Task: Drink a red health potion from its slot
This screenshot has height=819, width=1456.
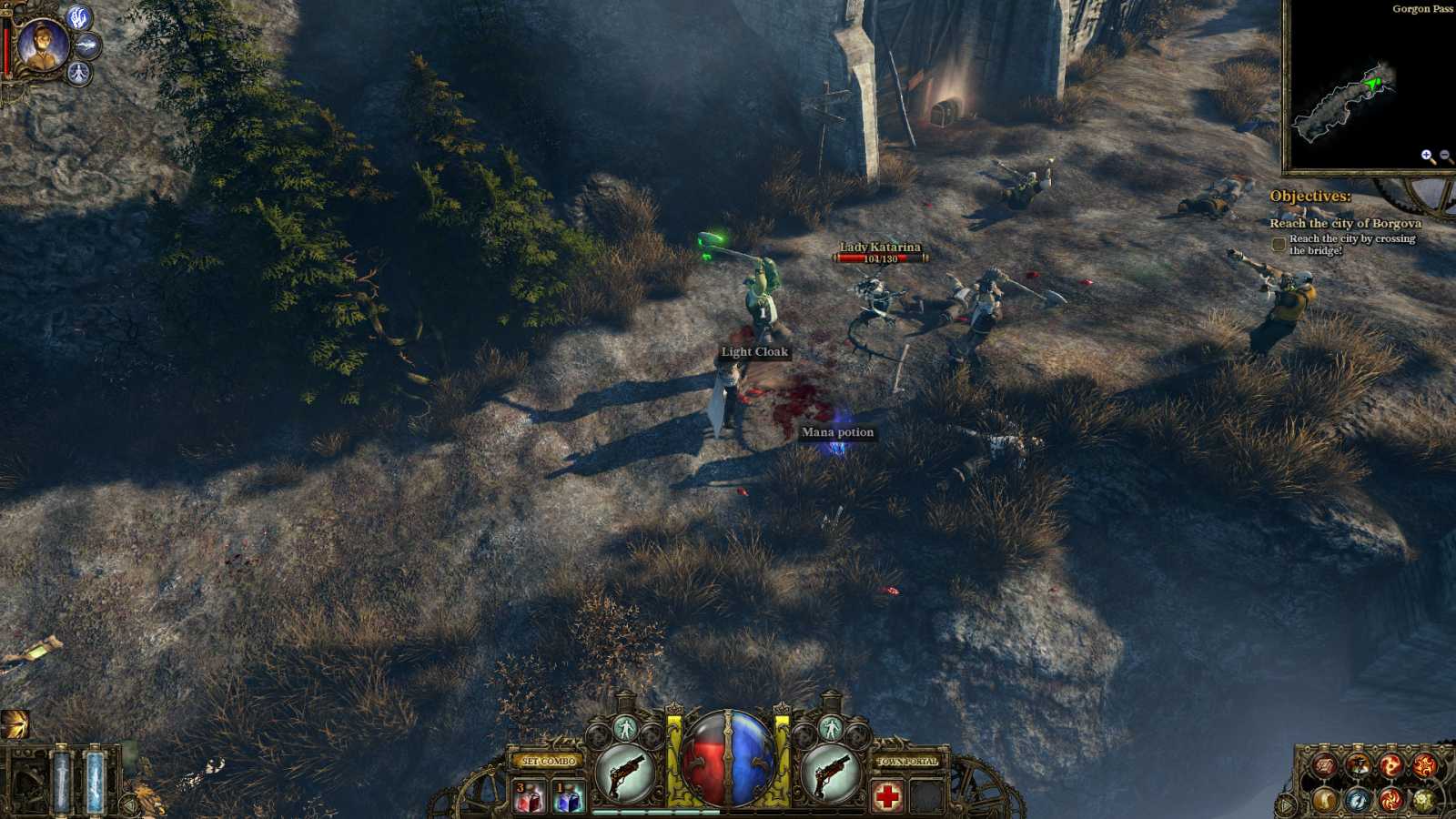Action: (530, 796)
